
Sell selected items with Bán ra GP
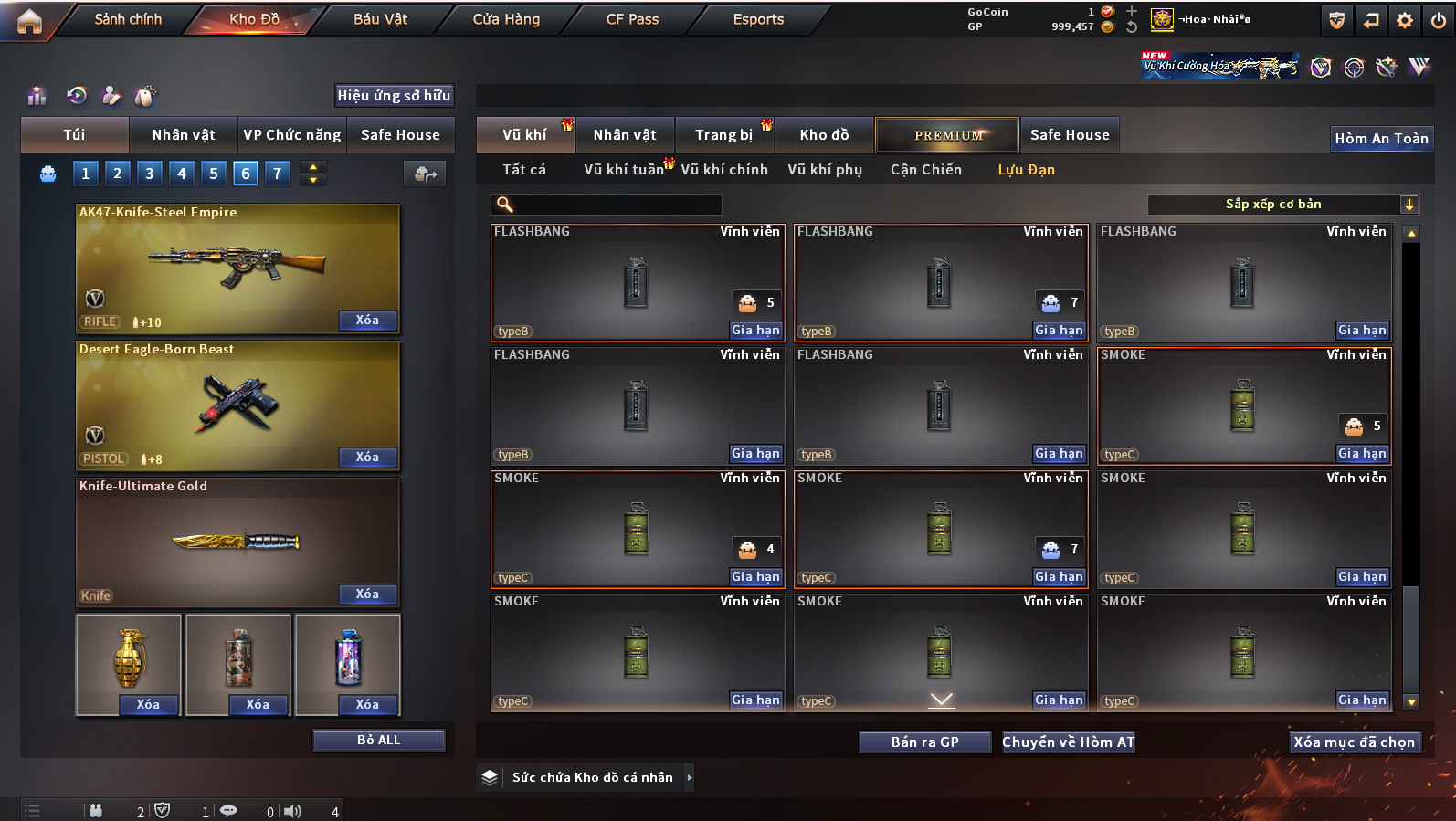pos(924,742)
